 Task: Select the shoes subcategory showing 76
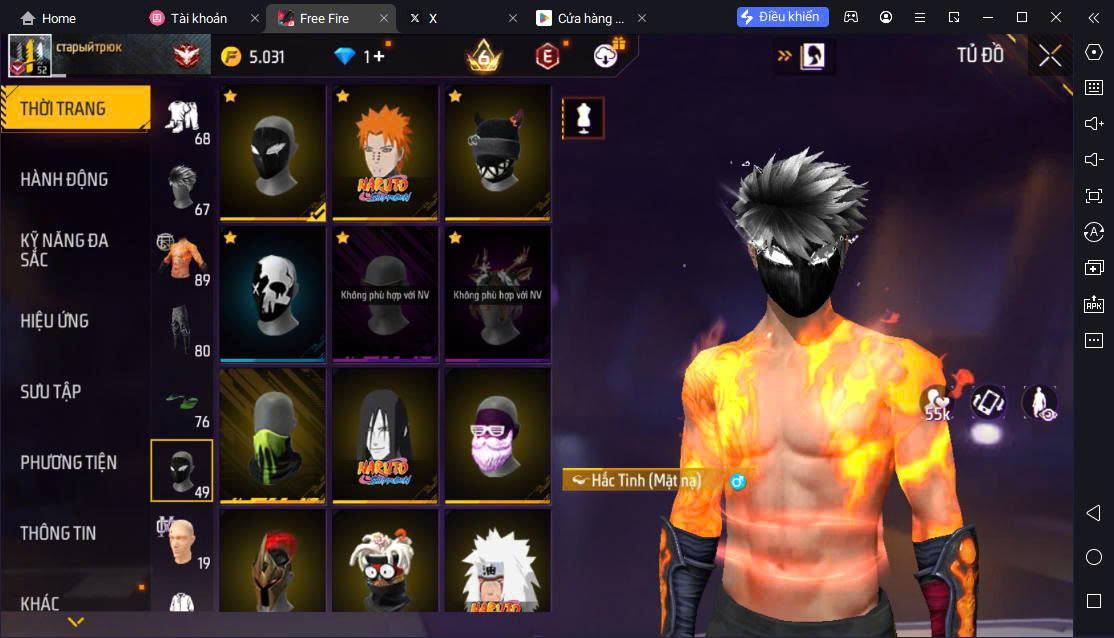[x=182, y=399]
